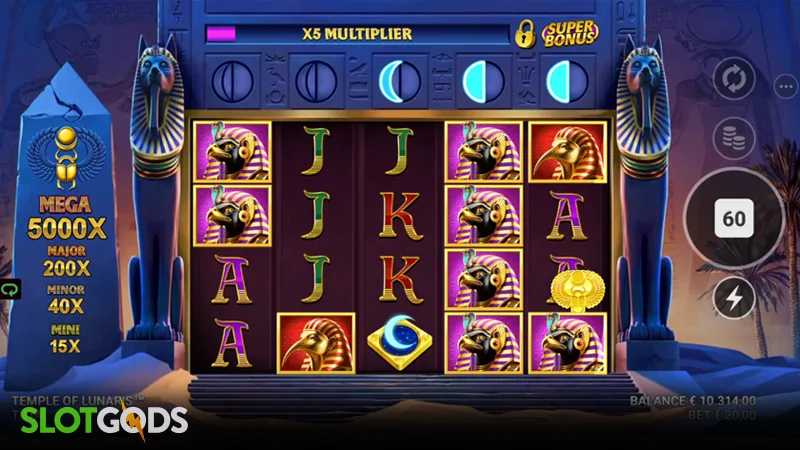Image resolution: width=800 pixels, height=450 pixels.
Task: Toggle the lightning bolt turbo mode
Action: click(x=734, y=298)
